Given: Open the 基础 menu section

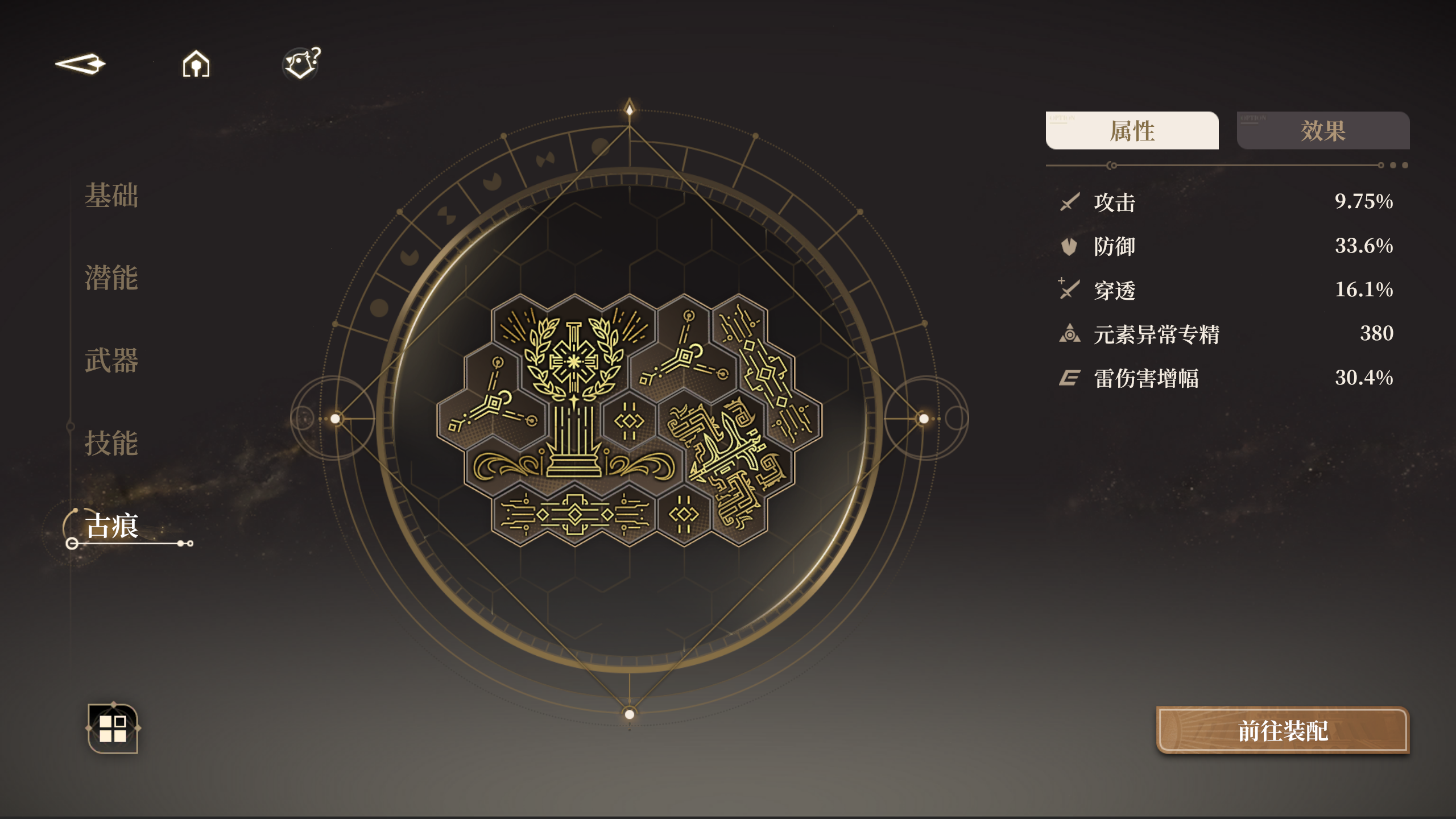Looking at the screenshot, I should click(111, 196).
